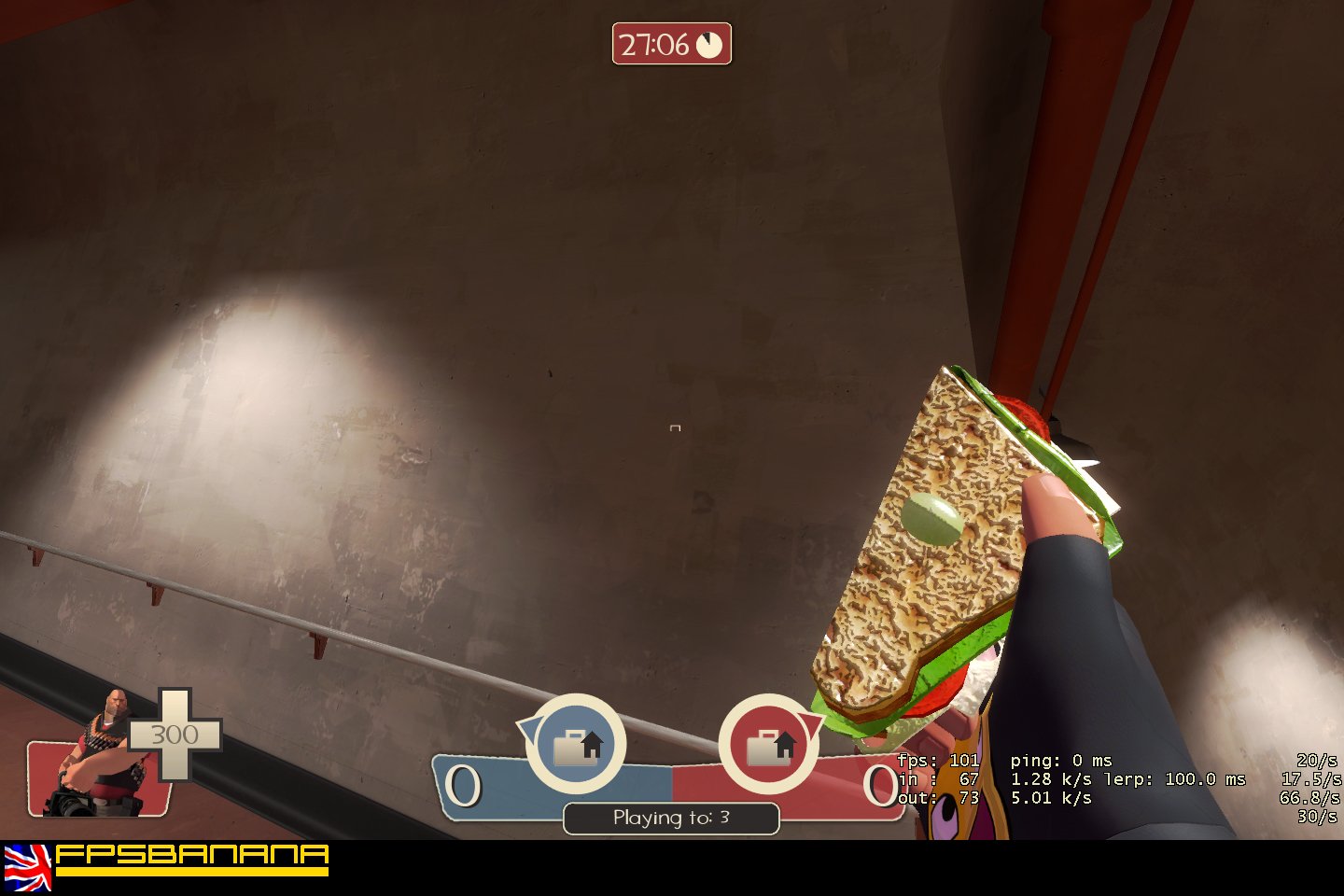Toggle the crosshair in screen center
This screenshot has height=896, width=1344.
click(674, 427)
